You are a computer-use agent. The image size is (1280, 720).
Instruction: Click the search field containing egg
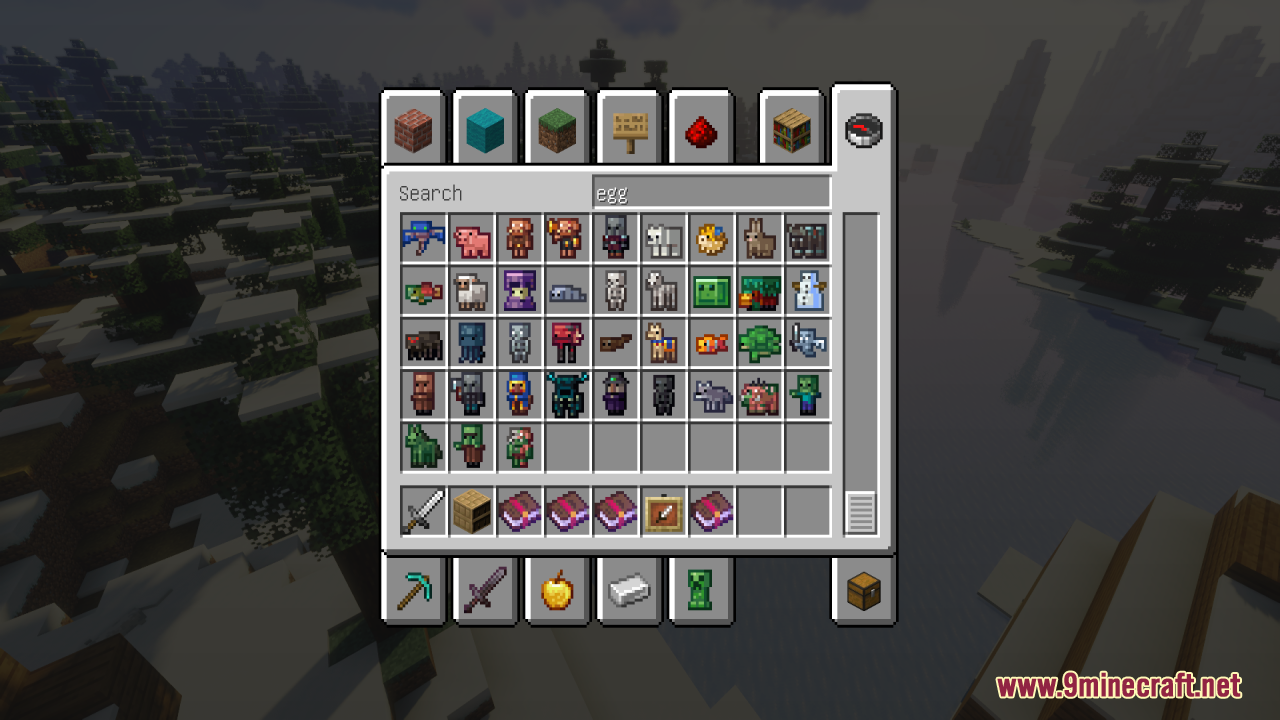tap(712, 190)
